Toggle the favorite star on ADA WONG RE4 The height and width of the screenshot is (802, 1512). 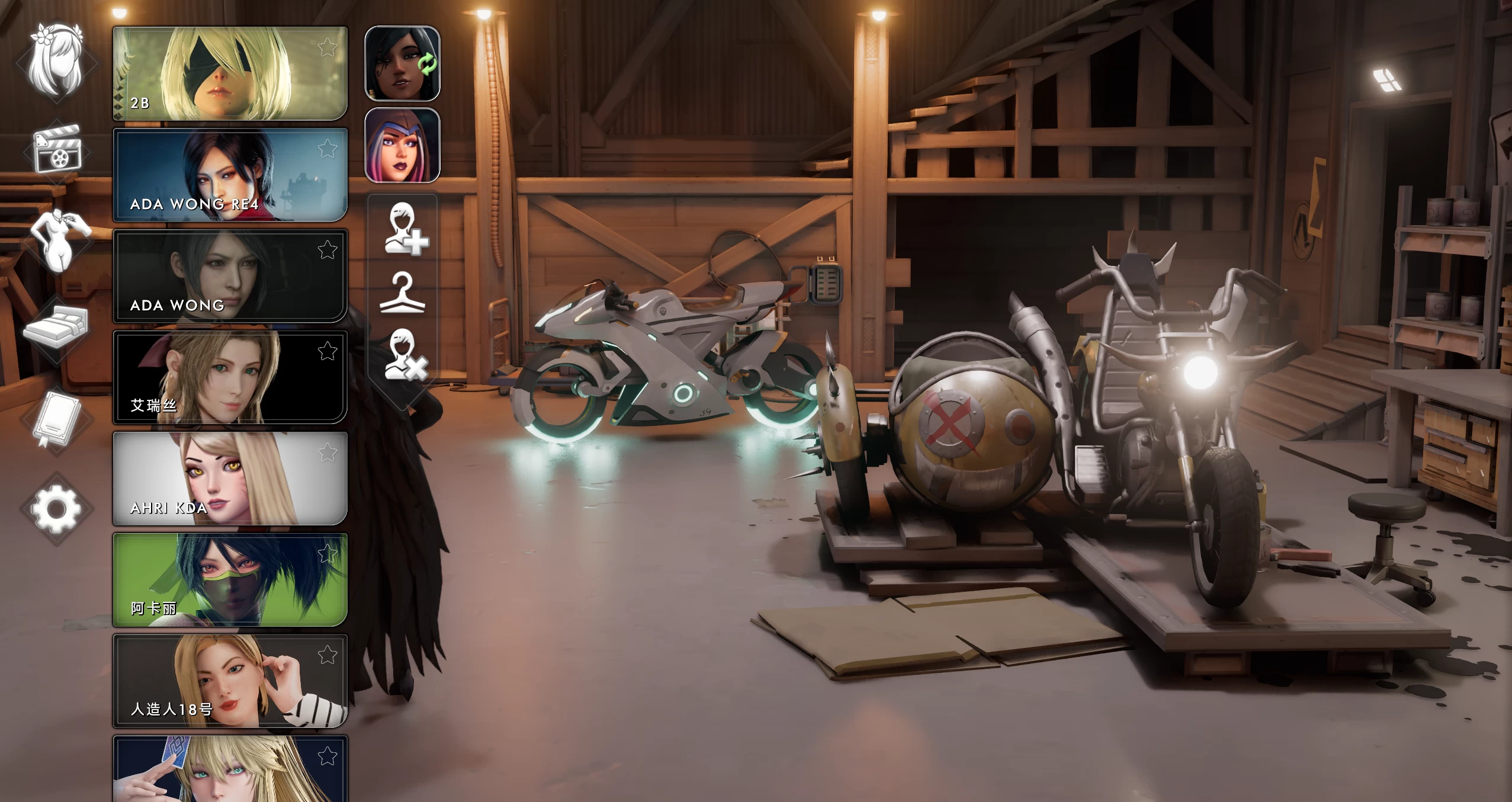click(326, 147)
